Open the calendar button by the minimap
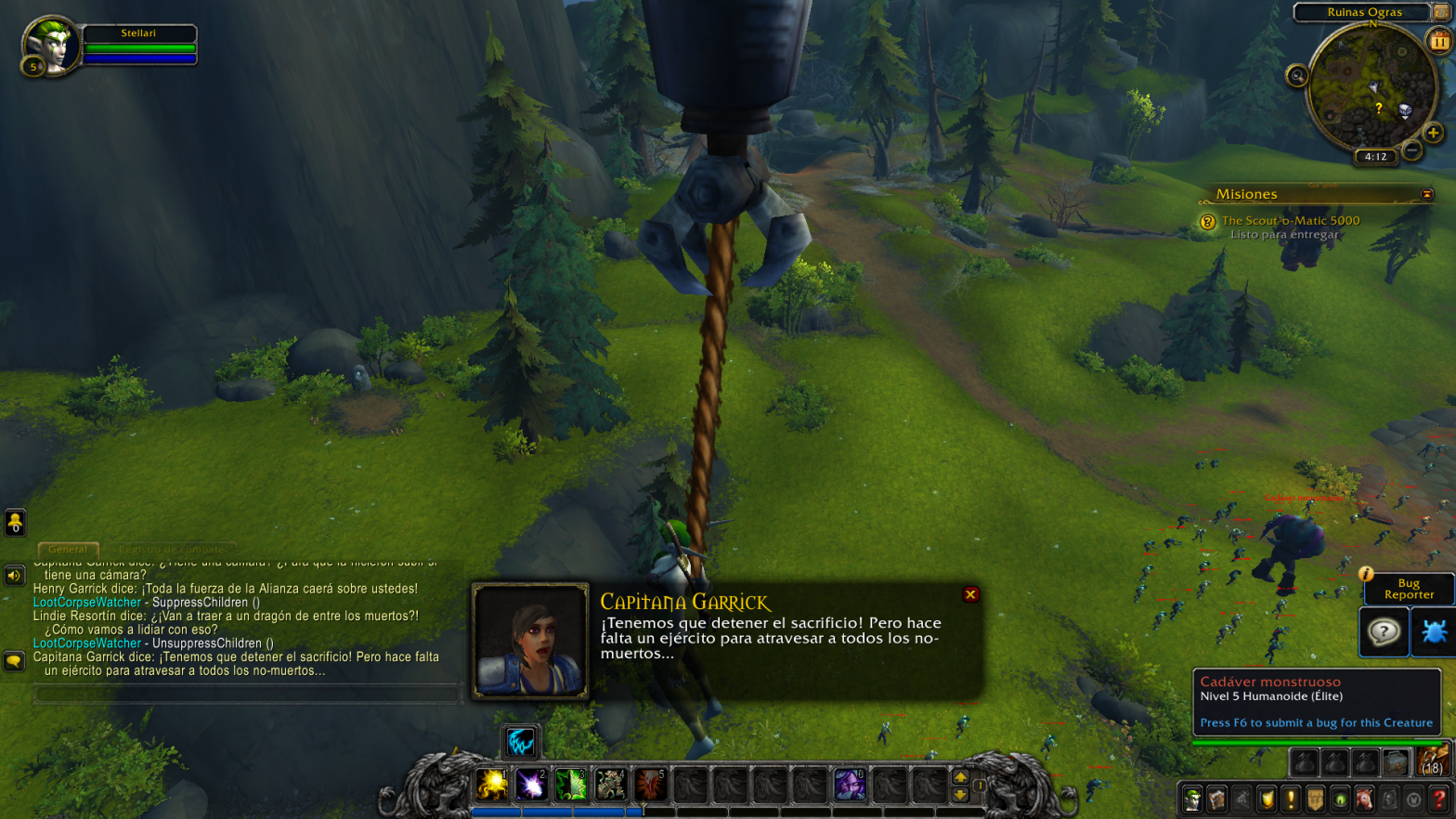The width and height of the screenshot is (1456, 819). pos(1439,41)
